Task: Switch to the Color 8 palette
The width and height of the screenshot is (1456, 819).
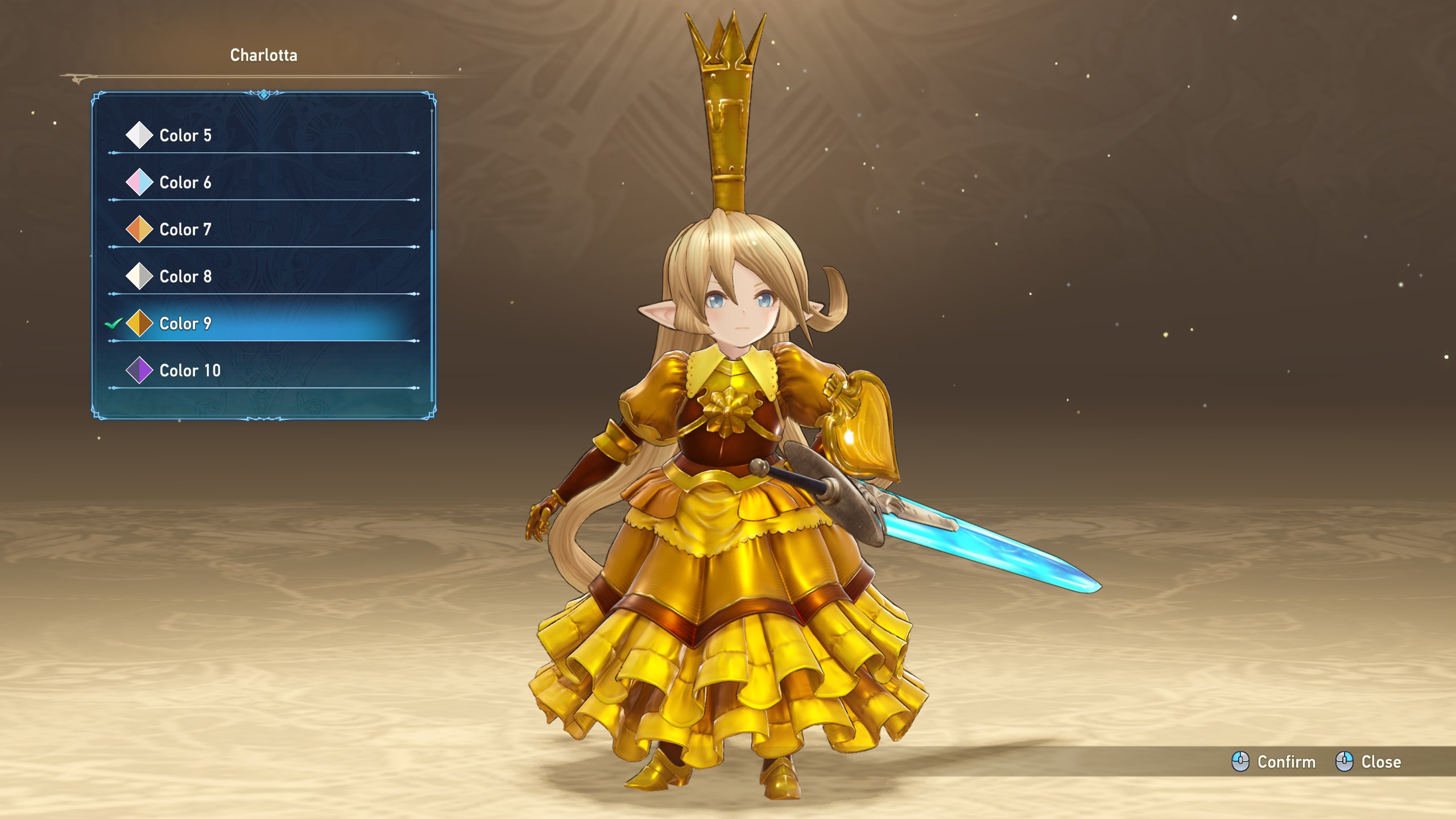Action: click(x=185, y=276)
